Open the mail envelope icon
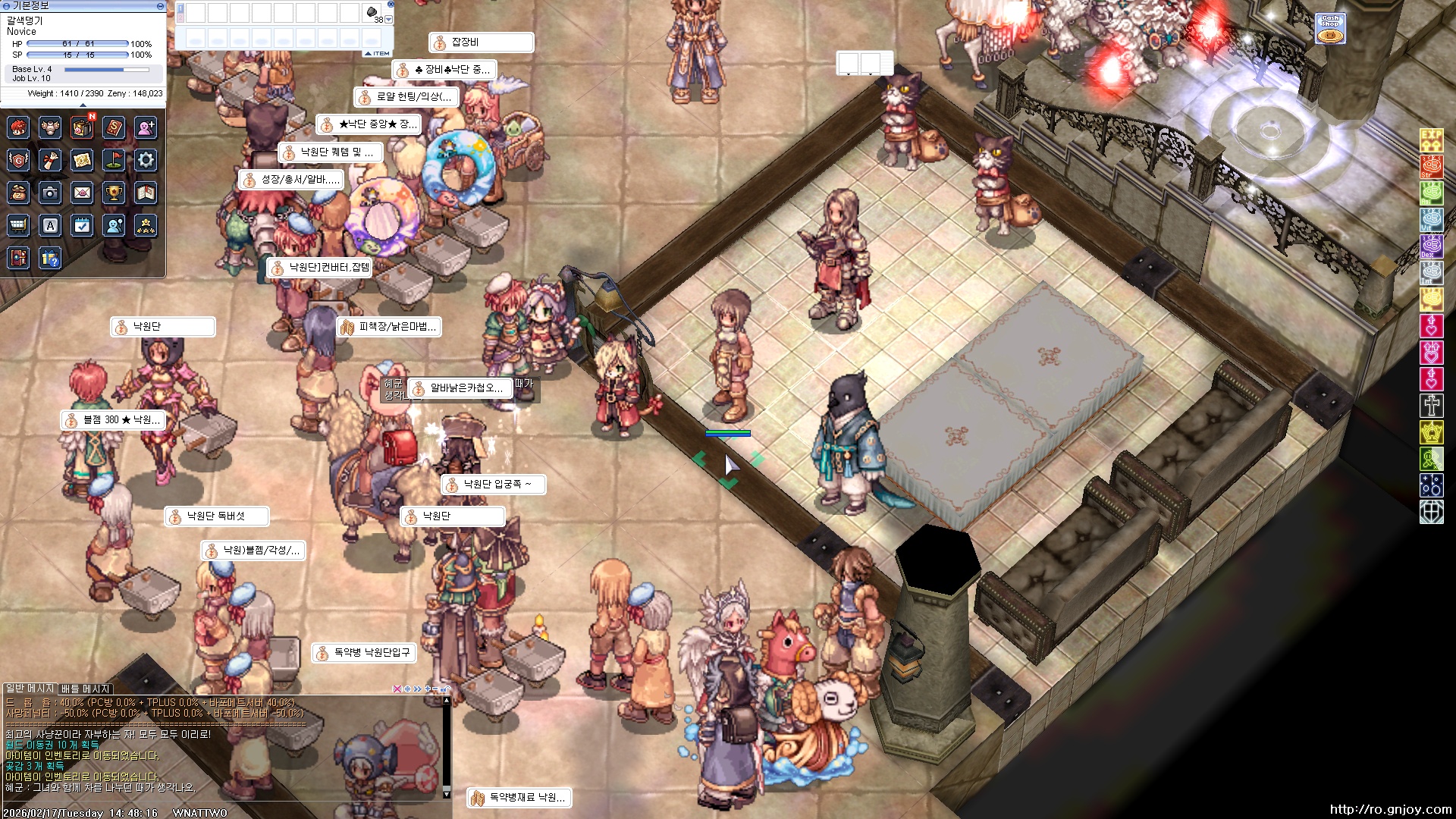The width and height of the screenshot is (1456, 819). (x=82, y=193)
